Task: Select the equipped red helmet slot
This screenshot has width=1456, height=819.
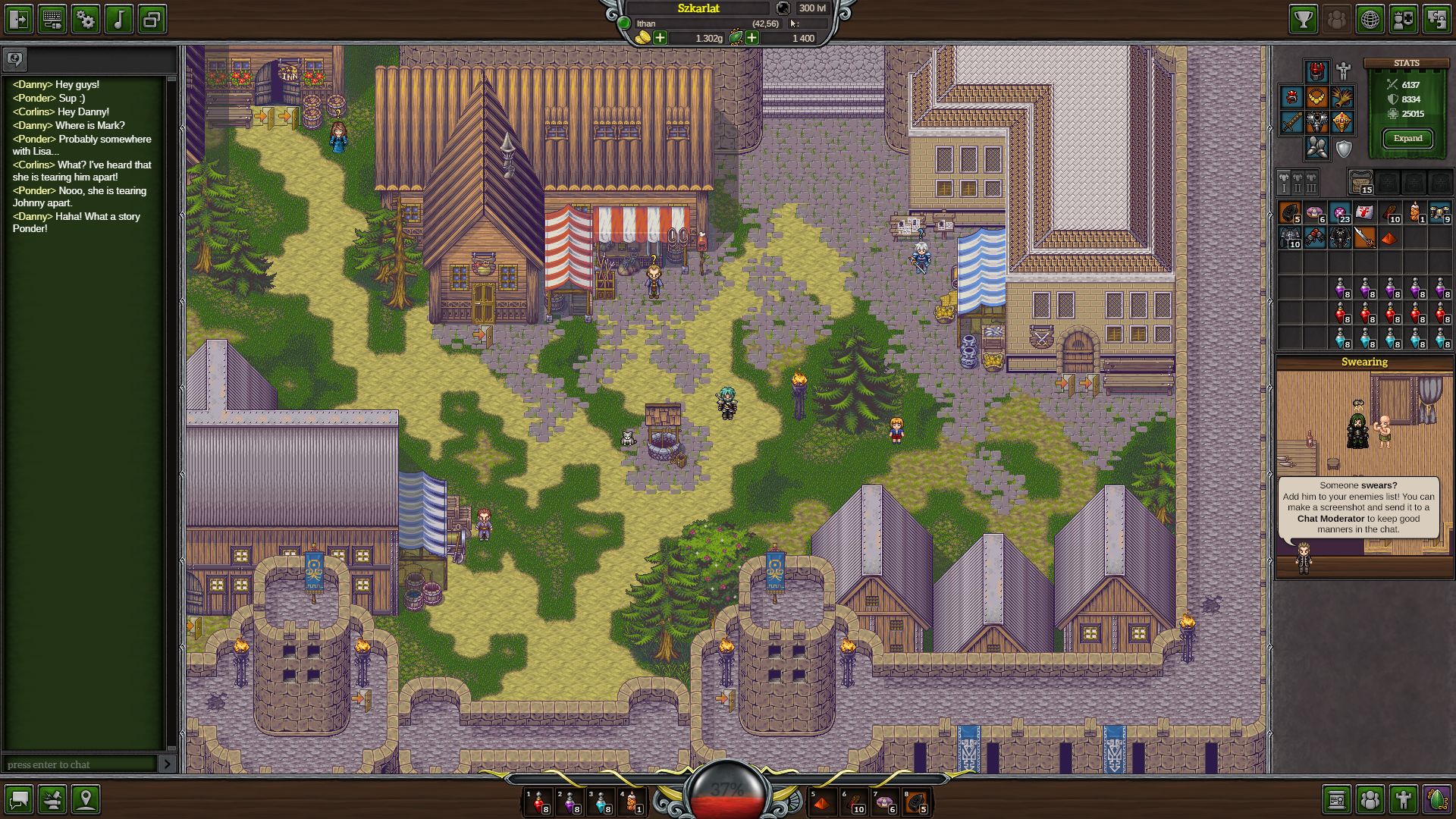Action: [1317, 72]
